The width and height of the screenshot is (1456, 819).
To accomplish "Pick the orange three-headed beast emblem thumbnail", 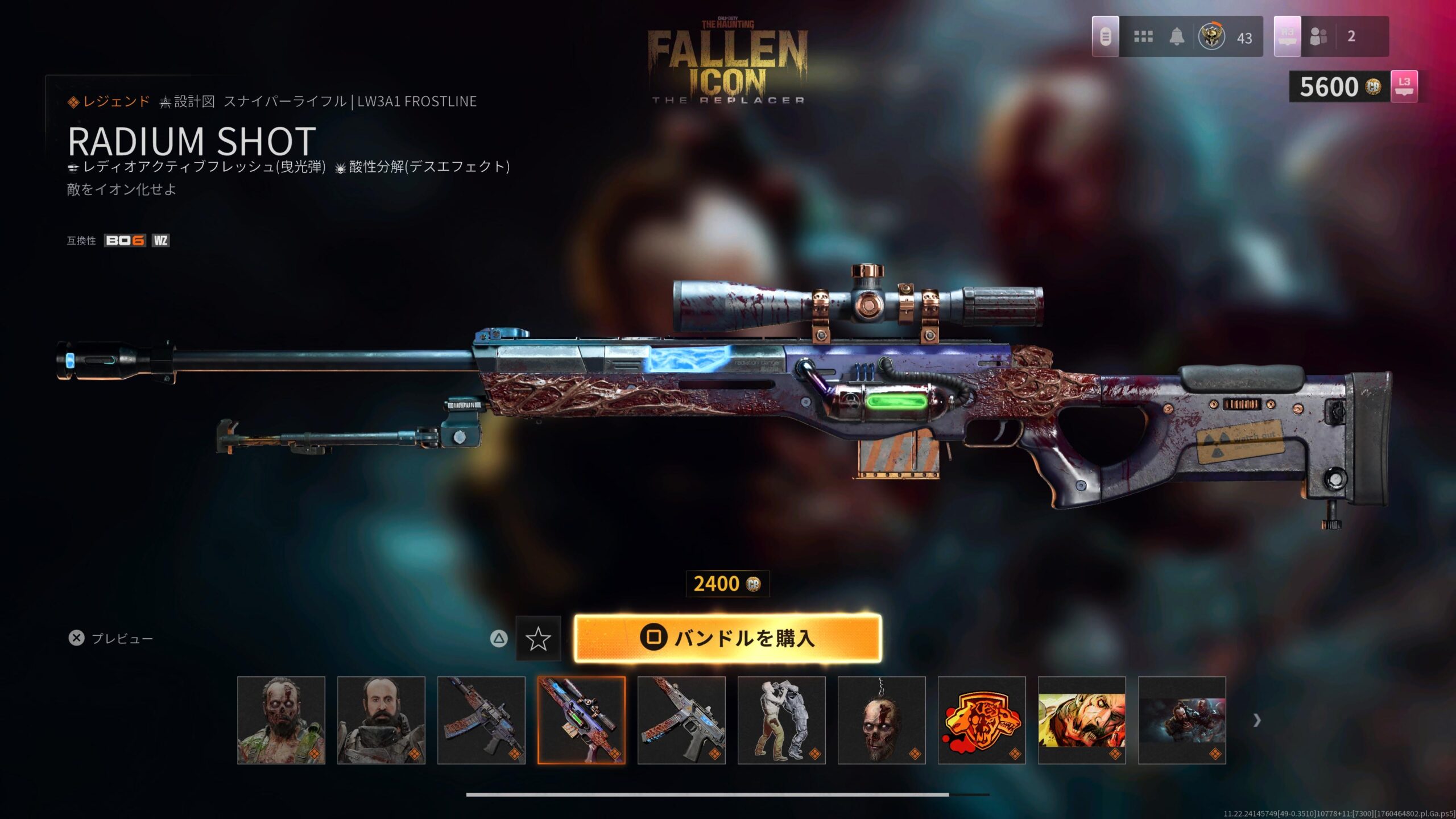I will pos(982,720).
